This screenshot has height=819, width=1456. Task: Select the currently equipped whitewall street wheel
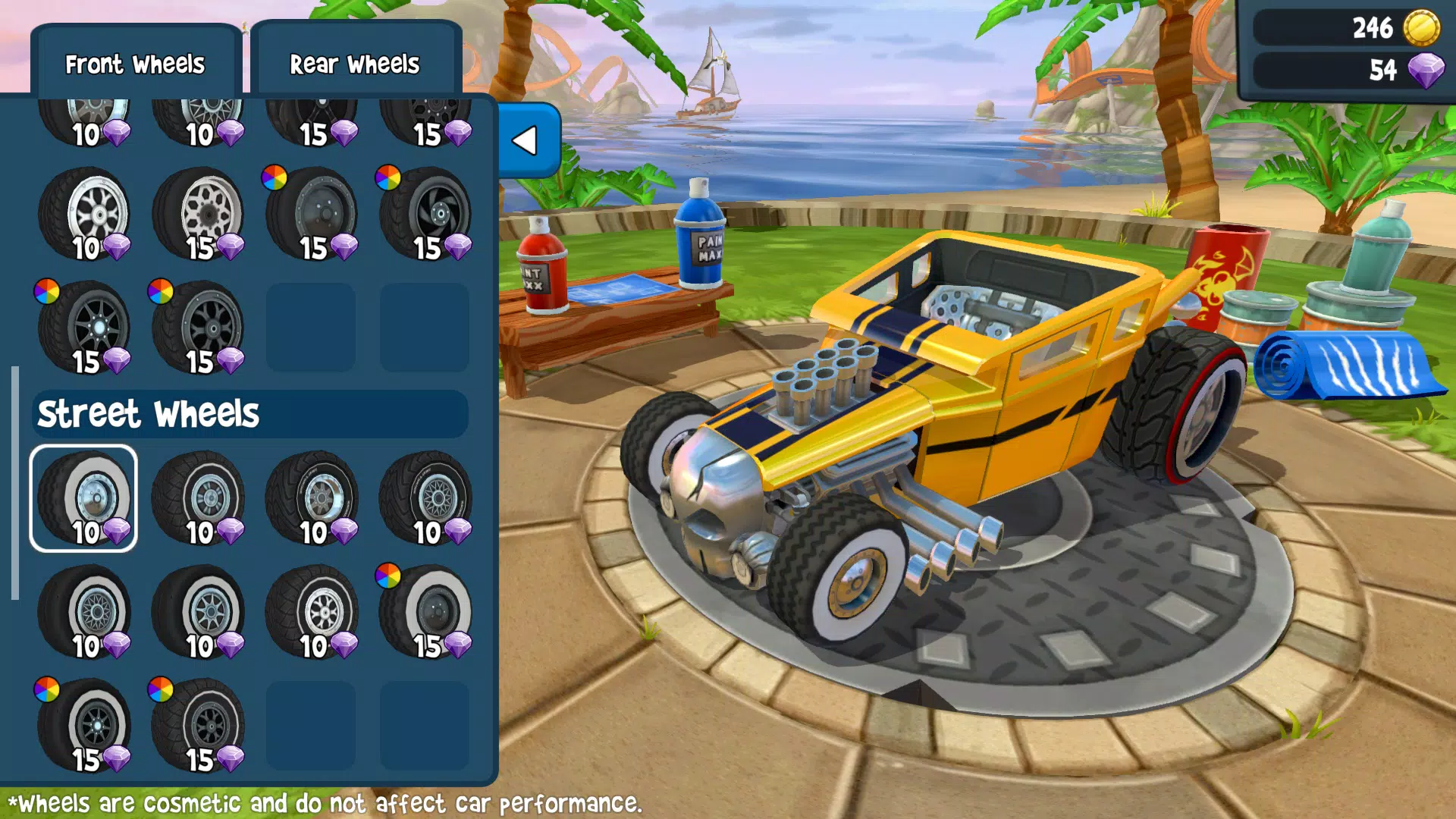click(x=83, y=497)
